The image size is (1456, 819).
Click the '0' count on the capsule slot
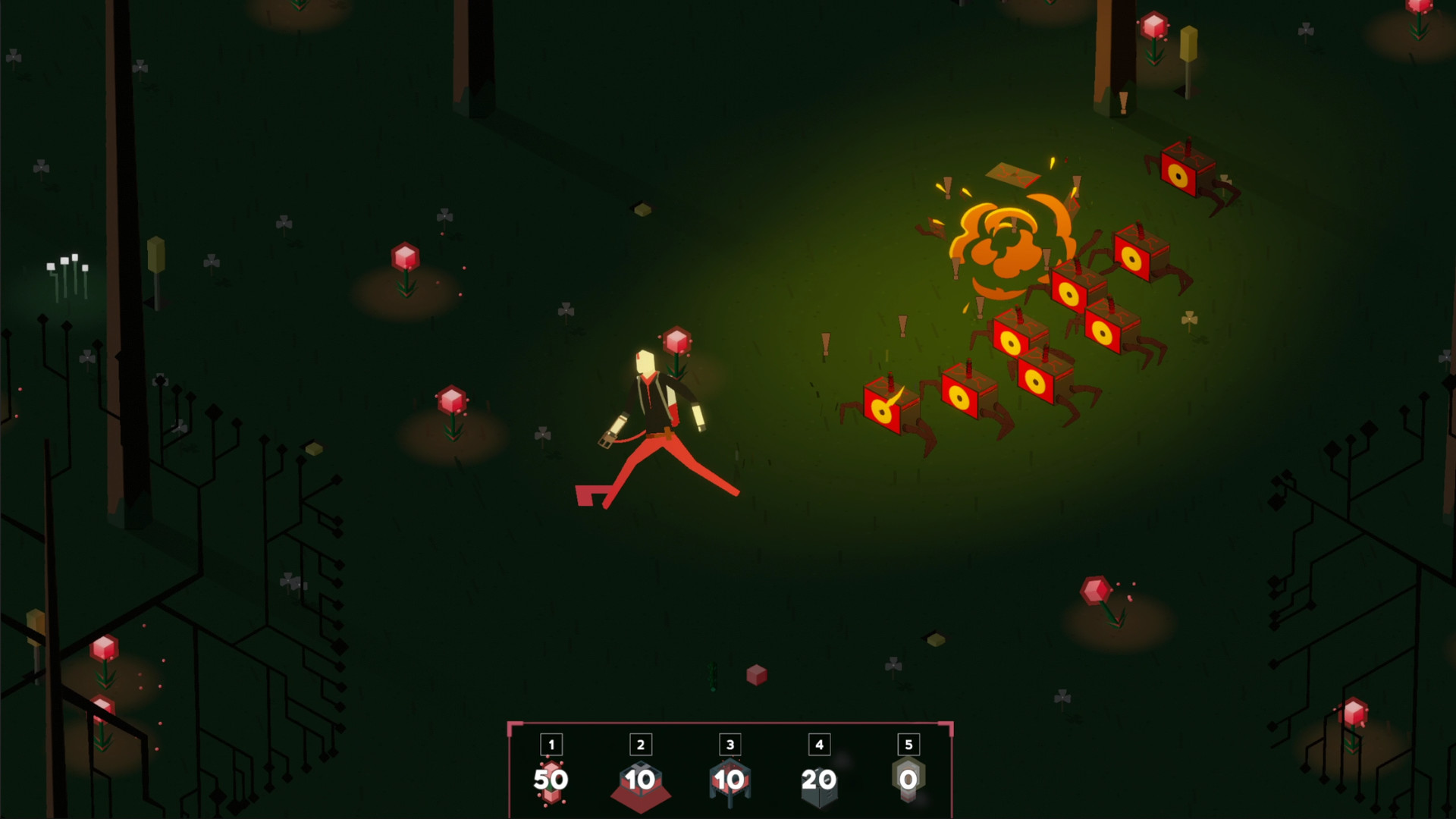pos(908,779)
